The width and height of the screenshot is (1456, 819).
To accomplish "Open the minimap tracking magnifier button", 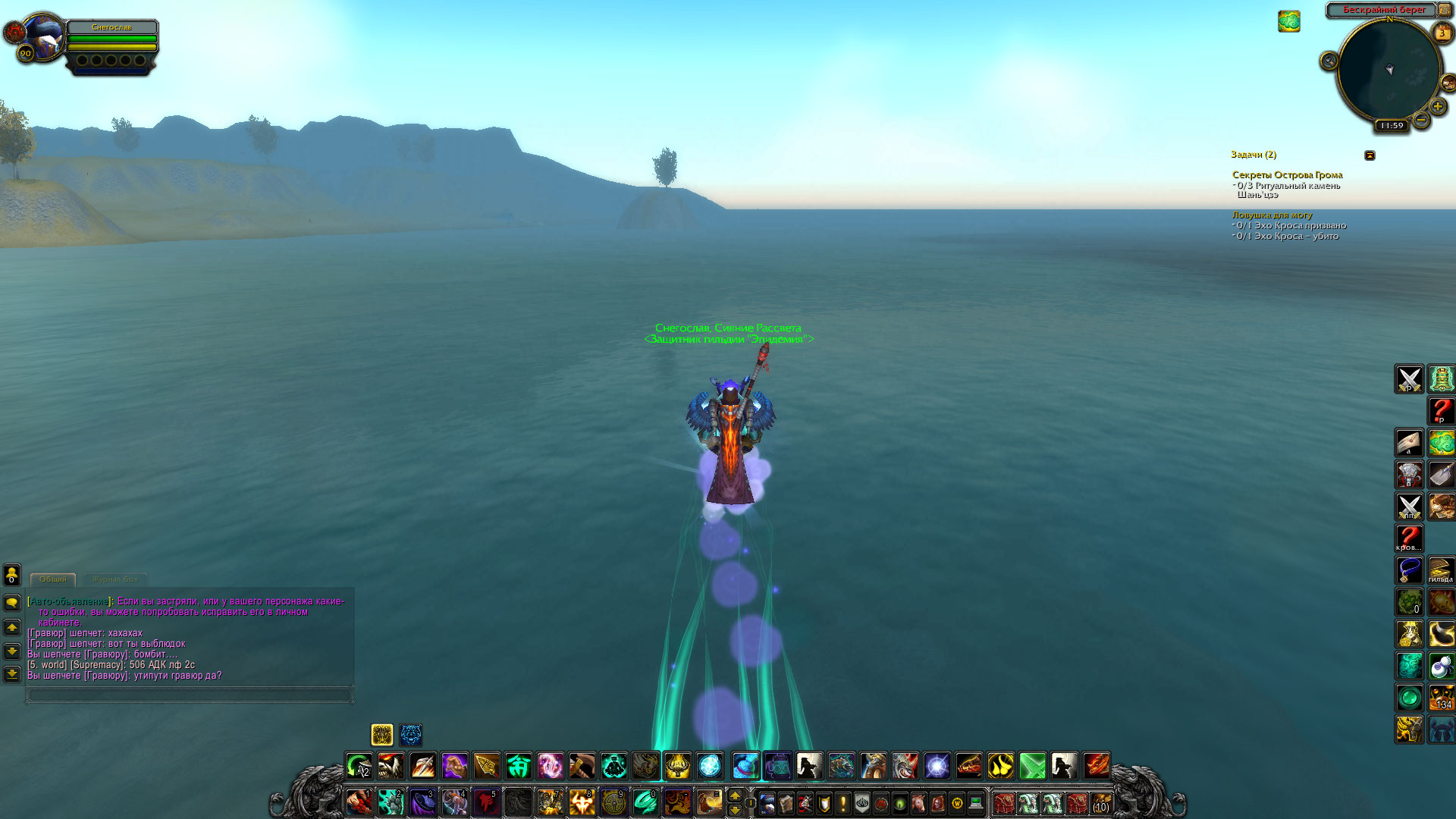I will [1329, 61].
